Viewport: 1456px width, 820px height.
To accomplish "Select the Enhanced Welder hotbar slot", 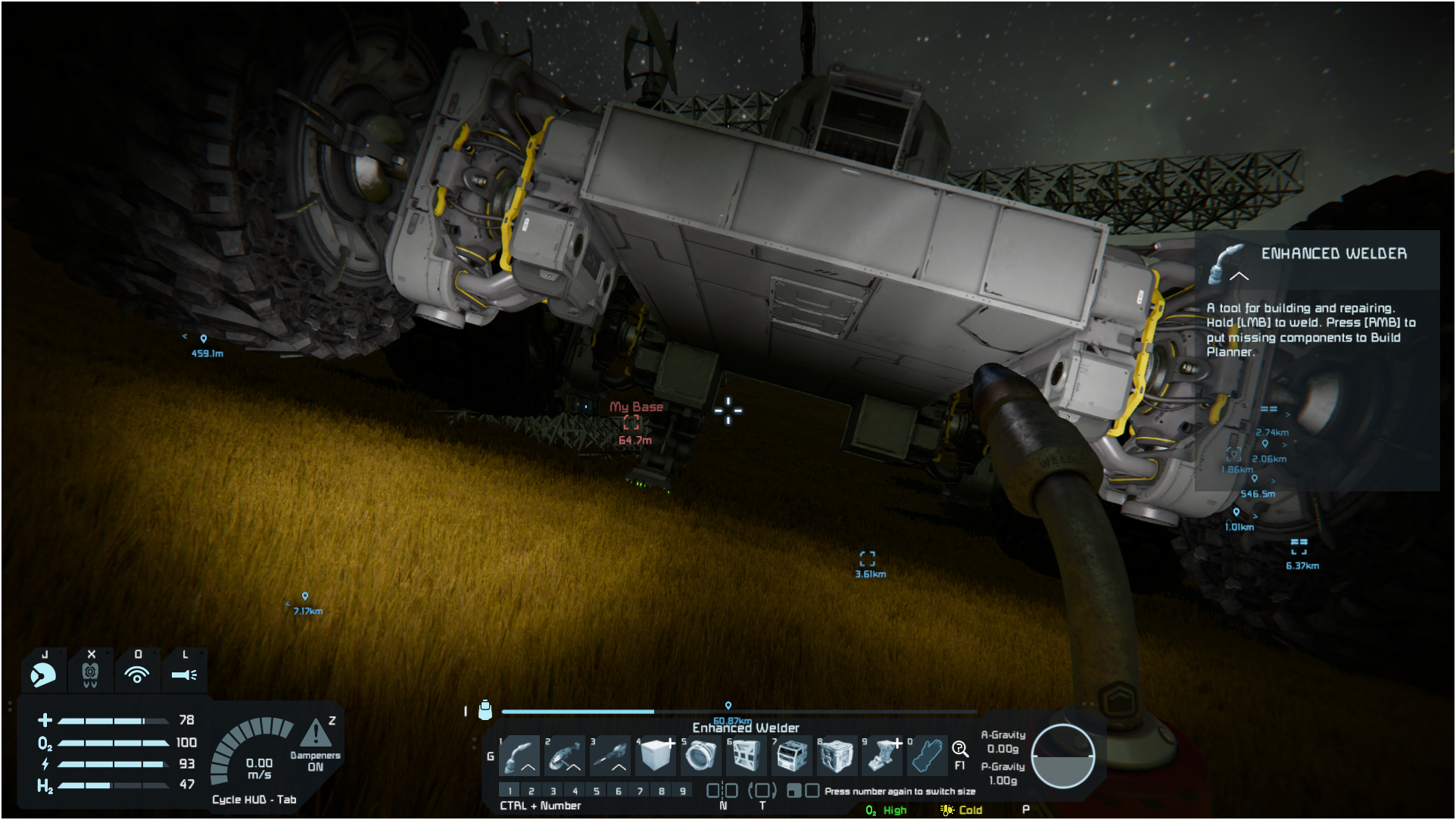I will 520,755.
